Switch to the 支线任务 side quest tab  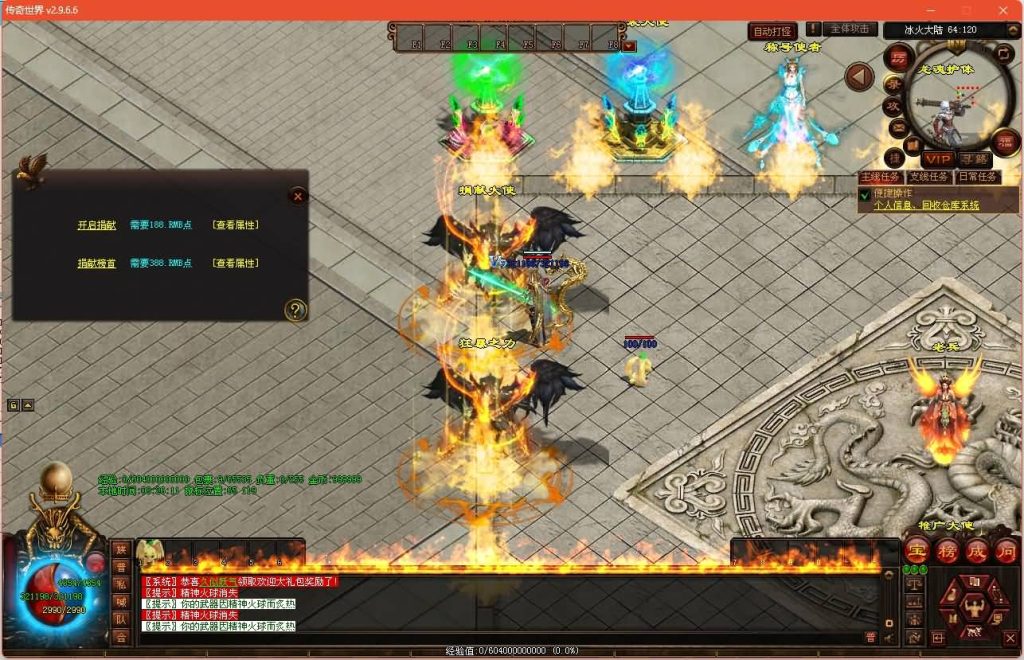pyautogui.click(x=931, y=177)
